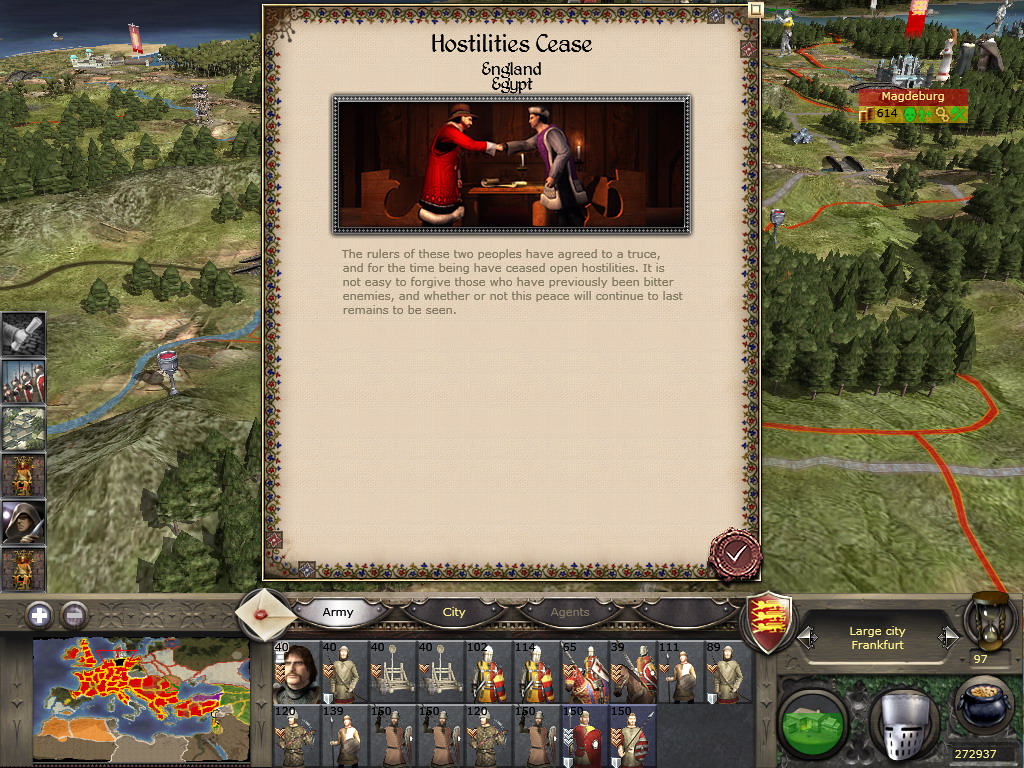Switch to the City tab
This screenshot has height=768, width=1024.
[x=454, y=612]
